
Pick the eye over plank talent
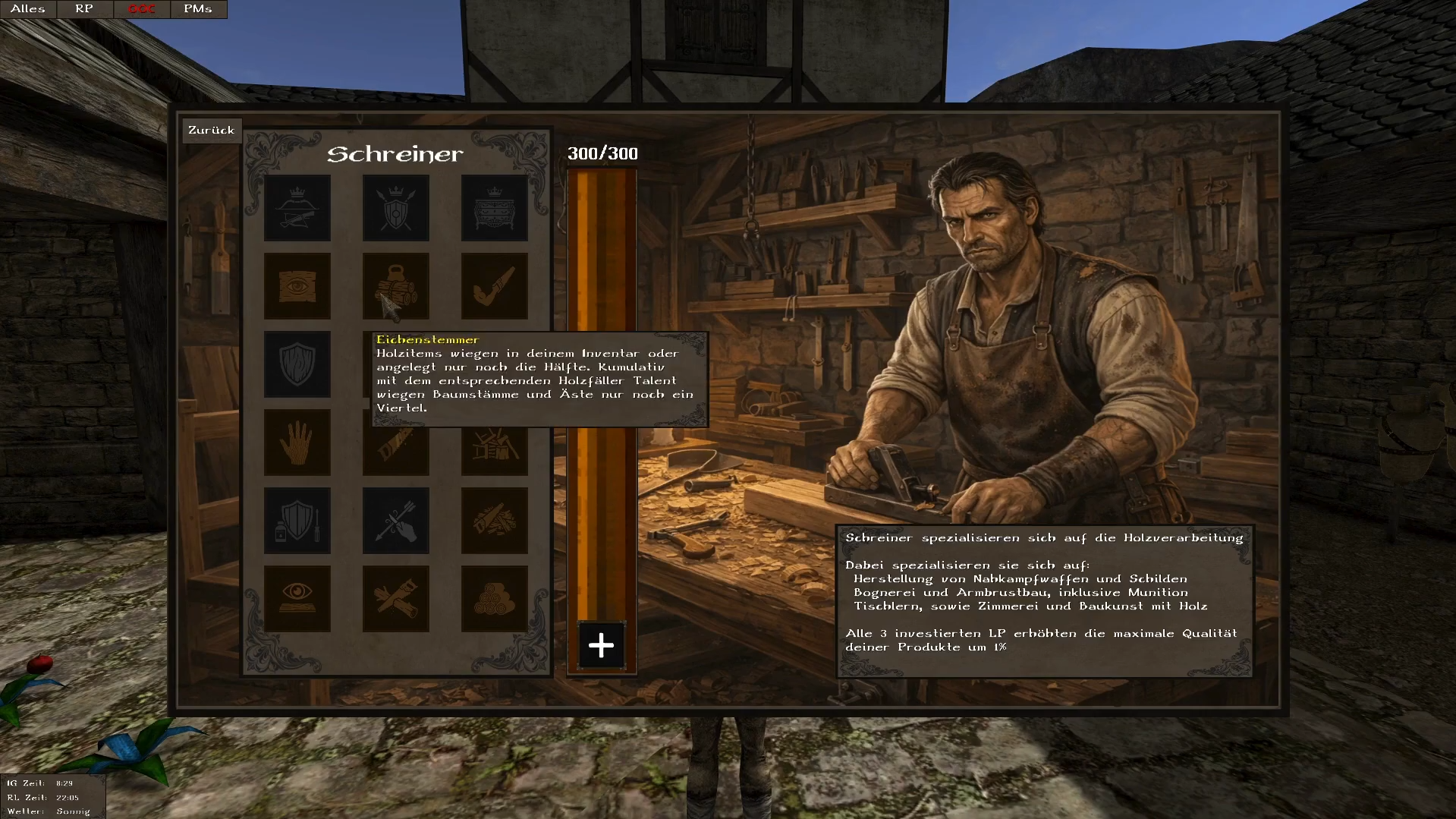tap(297, 599)
